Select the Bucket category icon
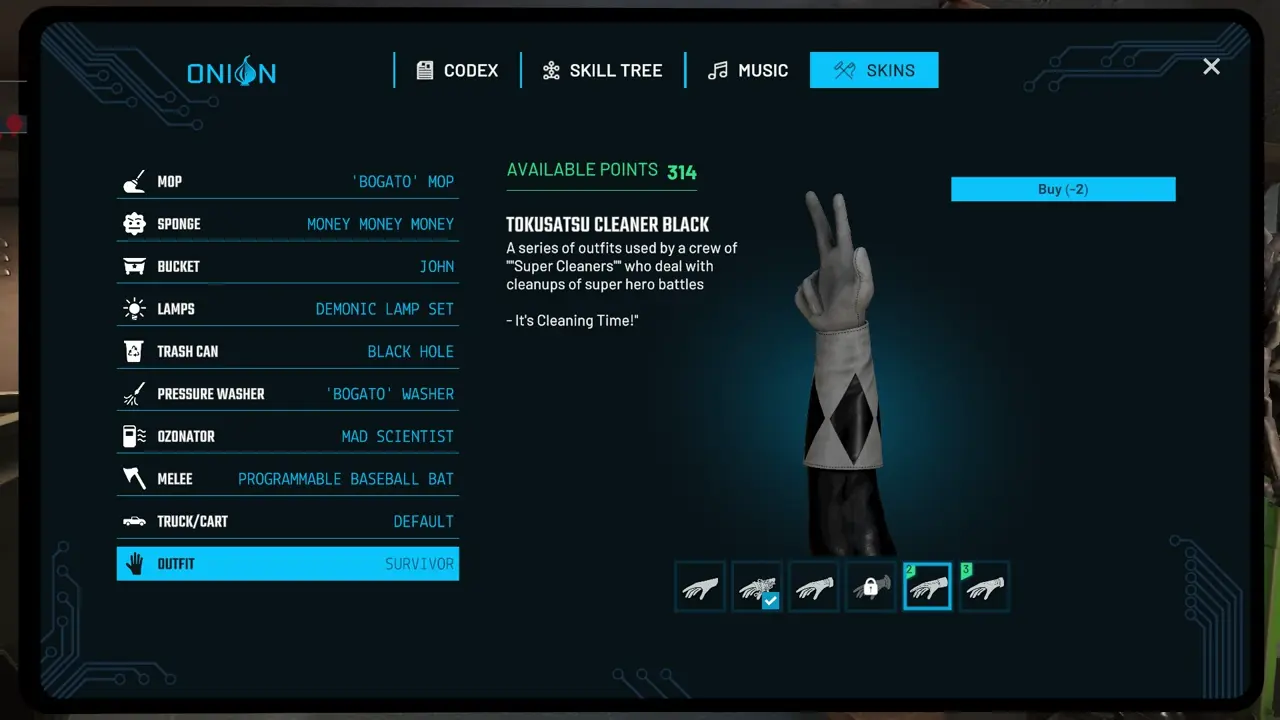The width and height of the screenshot is (1280, 720). (133, 265)
